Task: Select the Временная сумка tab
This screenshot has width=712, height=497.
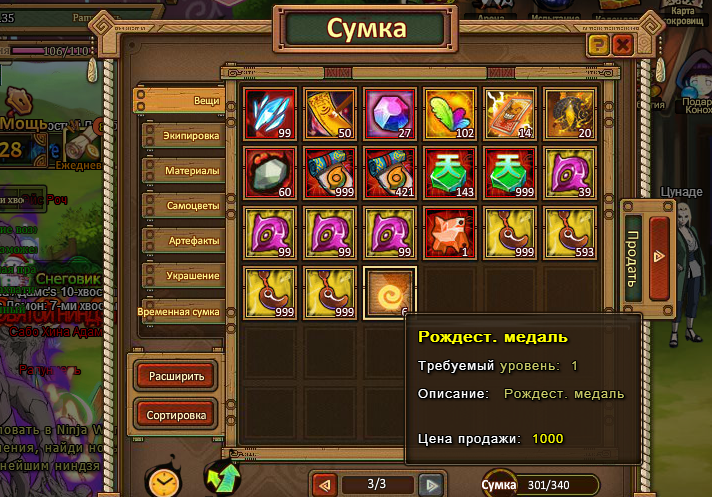Action: (x=178, y=312)
